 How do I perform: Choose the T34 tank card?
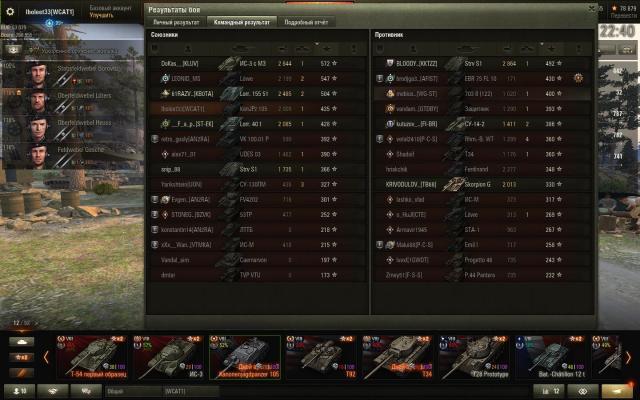(x=398, y=356)
